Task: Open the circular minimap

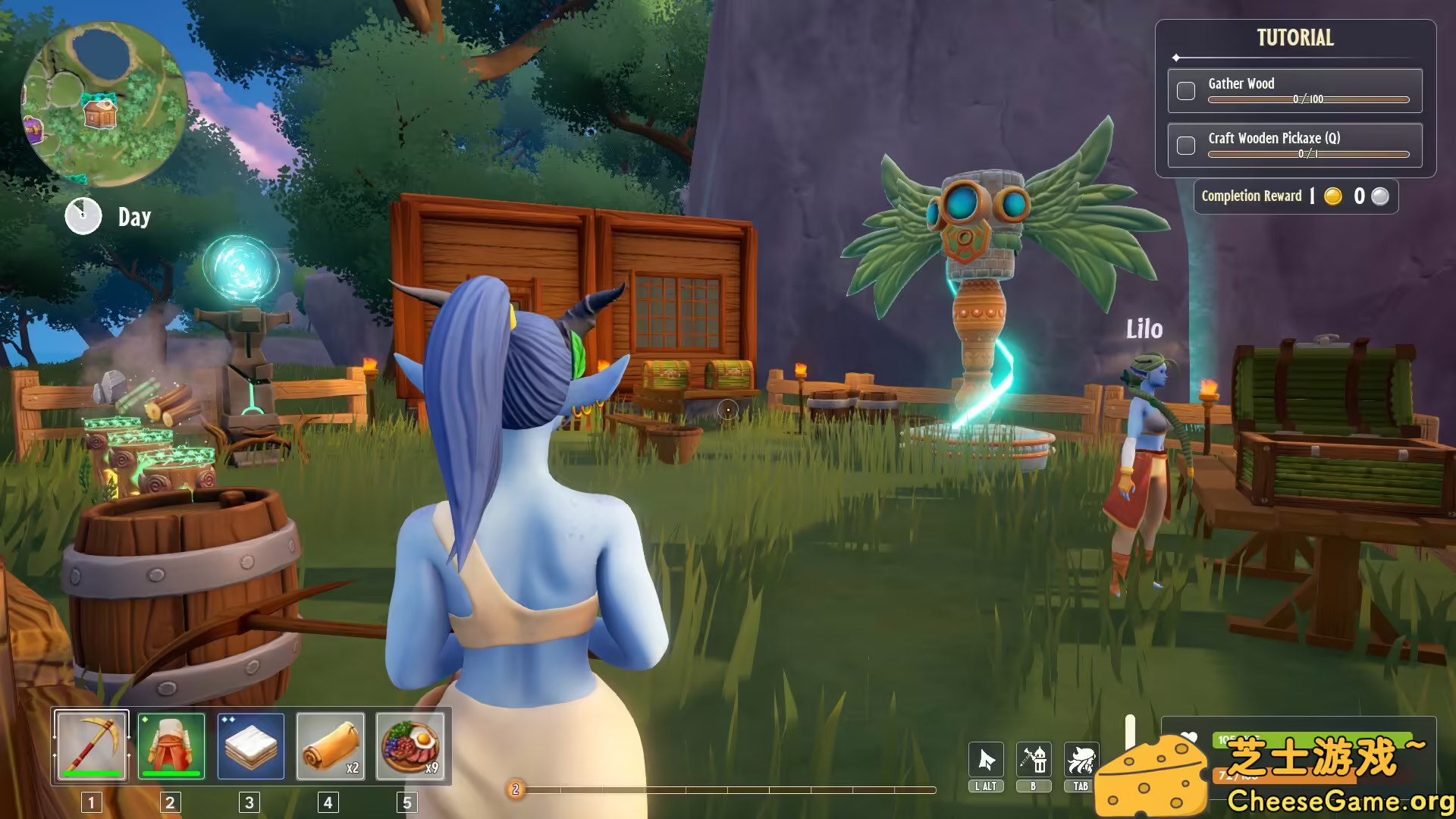Action: pyautogui.click(x=104, y=104)
